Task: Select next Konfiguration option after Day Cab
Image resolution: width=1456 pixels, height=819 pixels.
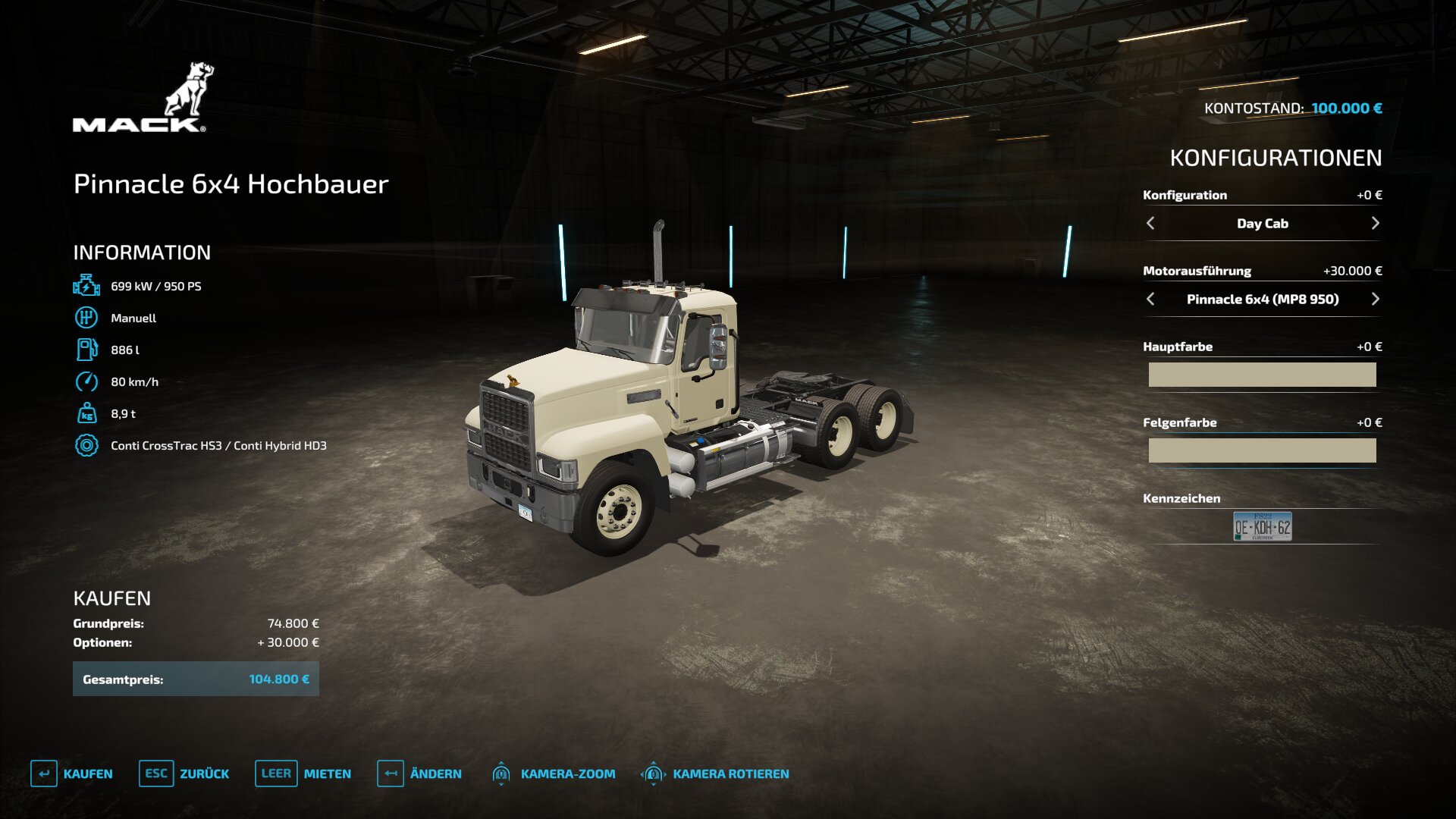Action: [x=1375, y=223]
